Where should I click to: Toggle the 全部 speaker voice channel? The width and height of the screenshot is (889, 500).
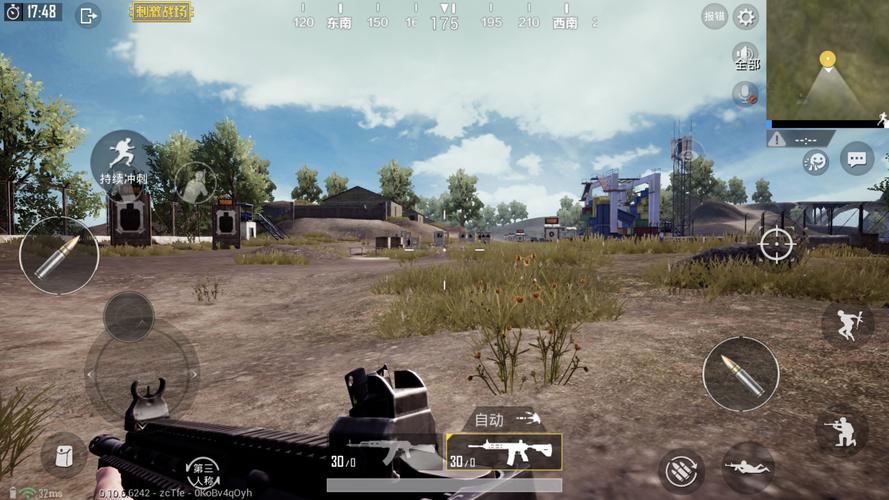(x=746, y=56)
